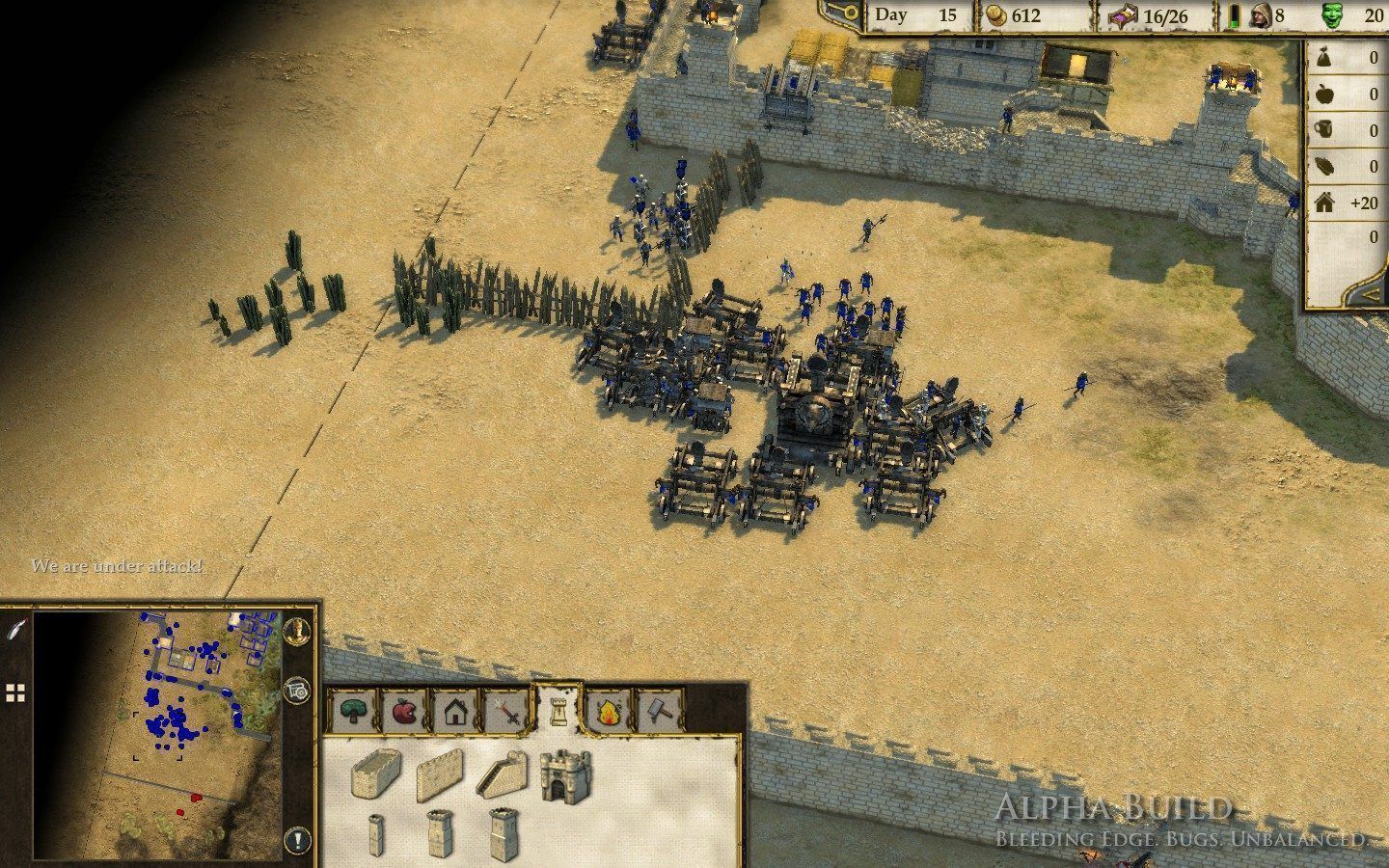
Task: Open the key menu button
Action: coord(838,12)
